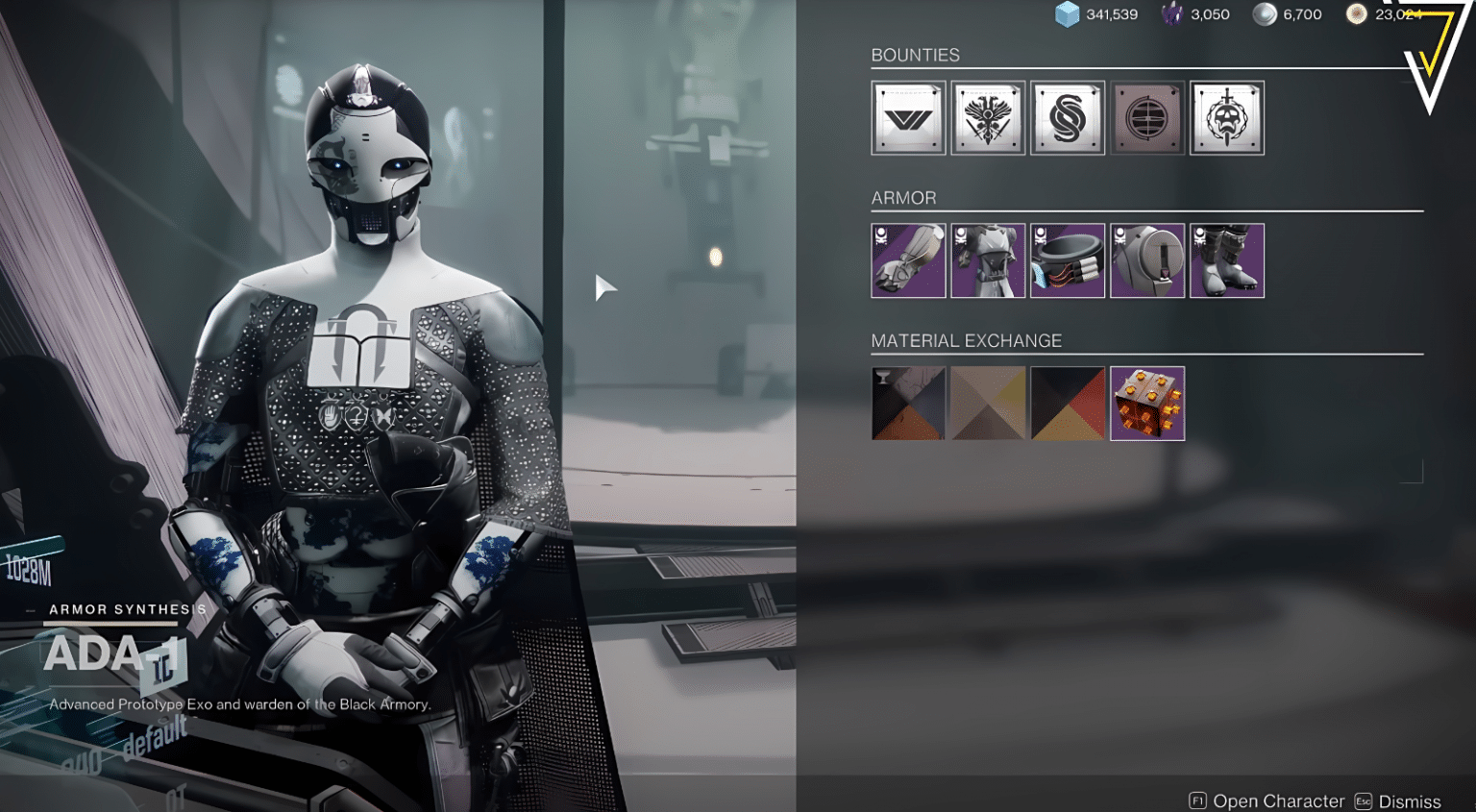Select the Gambit snake-emblem bounty
Image resolution: width=1476 pixels, height=812 pixels.
1067,117
